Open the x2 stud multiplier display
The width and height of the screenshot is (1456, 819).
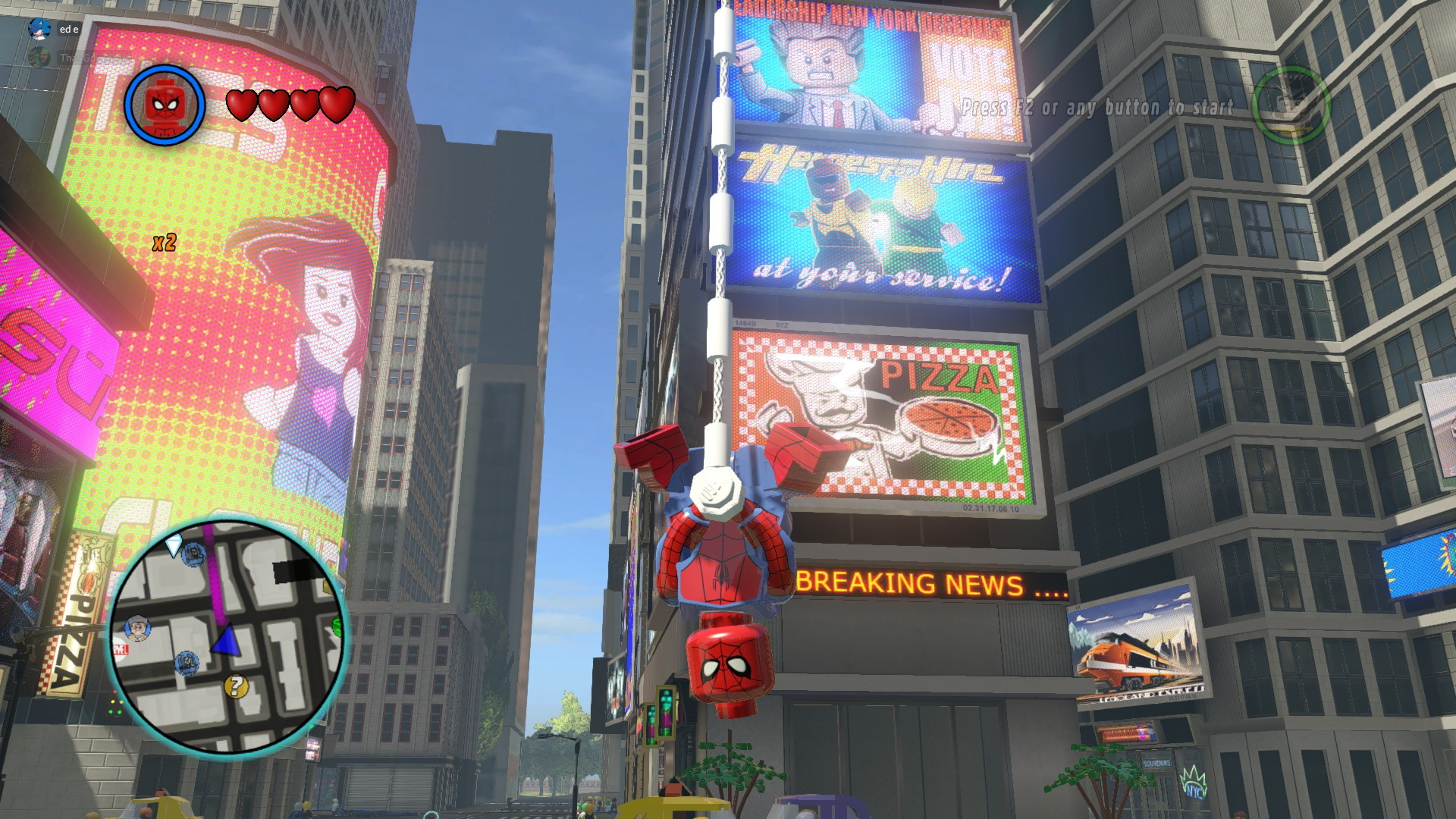[164, 243]
